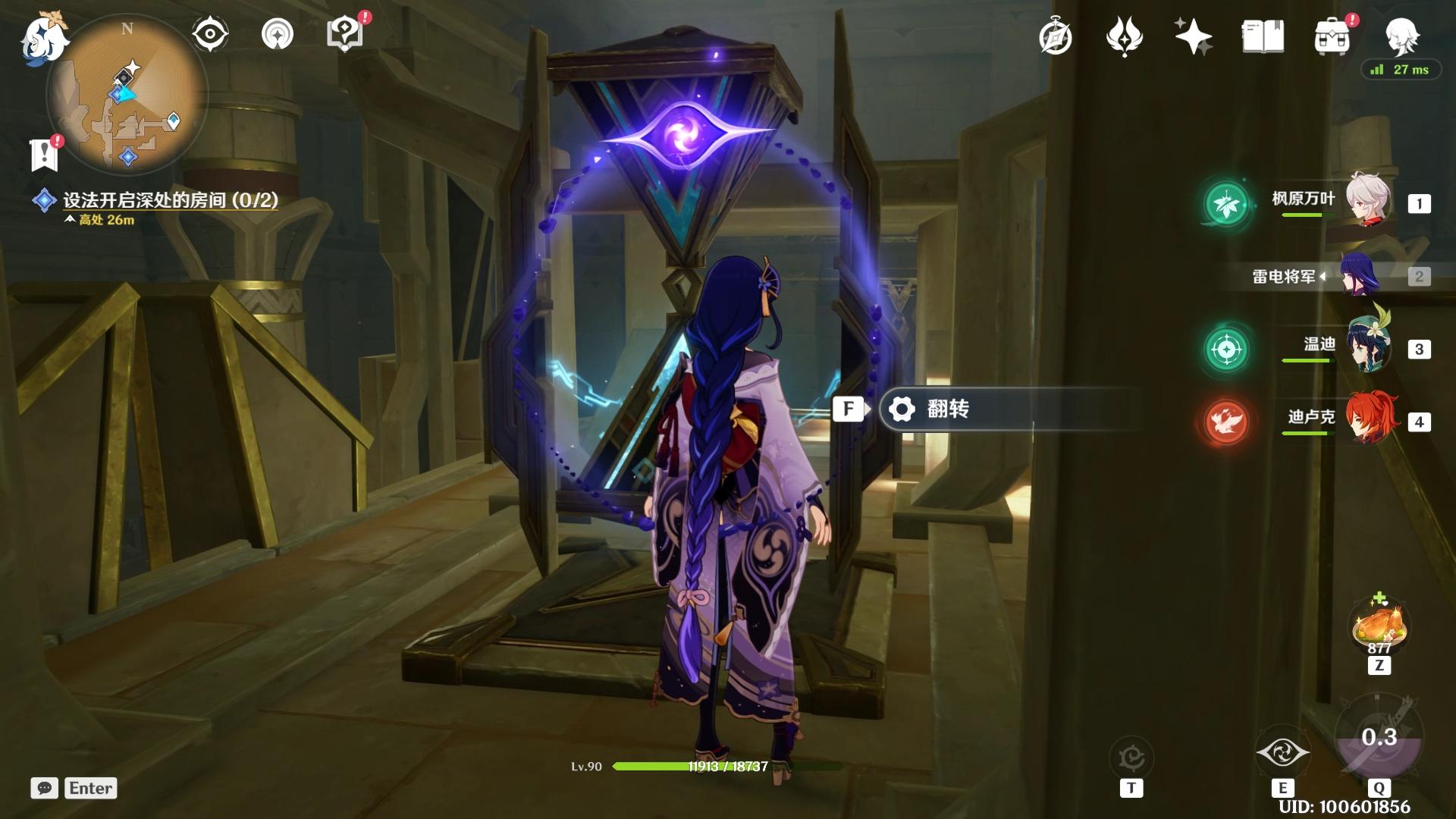Open the battle pass events icon
This screenshot has height=819, width=1456.
tap(1124, 36)
